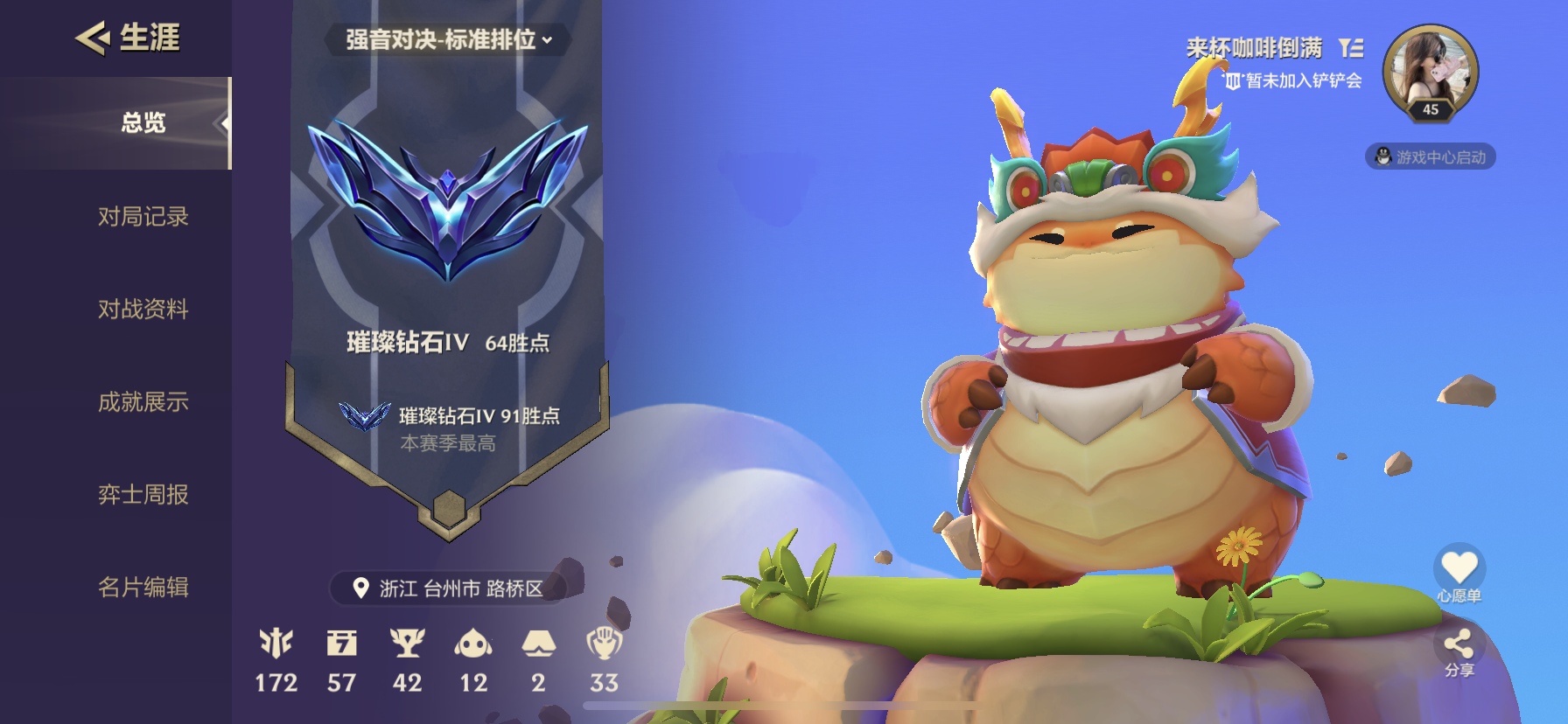This screenshot has height=724, width=1568.
Task: Select the 弈士周报 sidebar entry
Action: click(x=143, y=495)
